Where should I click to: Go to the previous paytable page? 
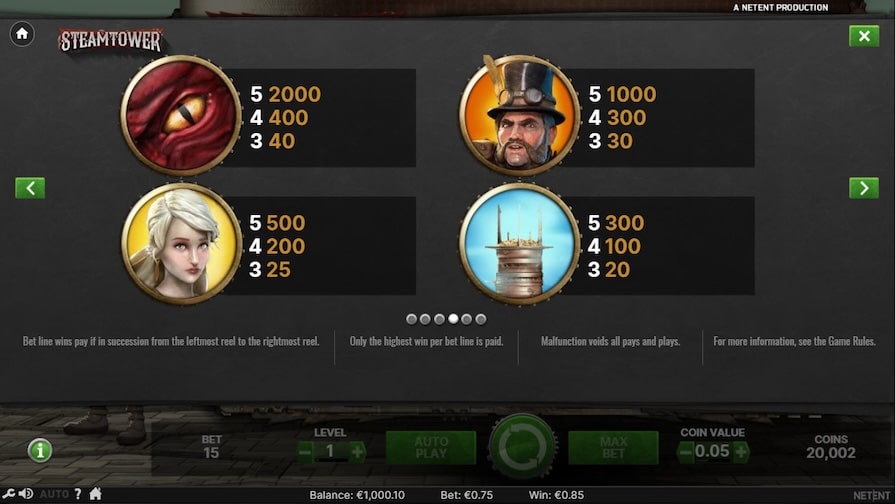tap(30, 187)
